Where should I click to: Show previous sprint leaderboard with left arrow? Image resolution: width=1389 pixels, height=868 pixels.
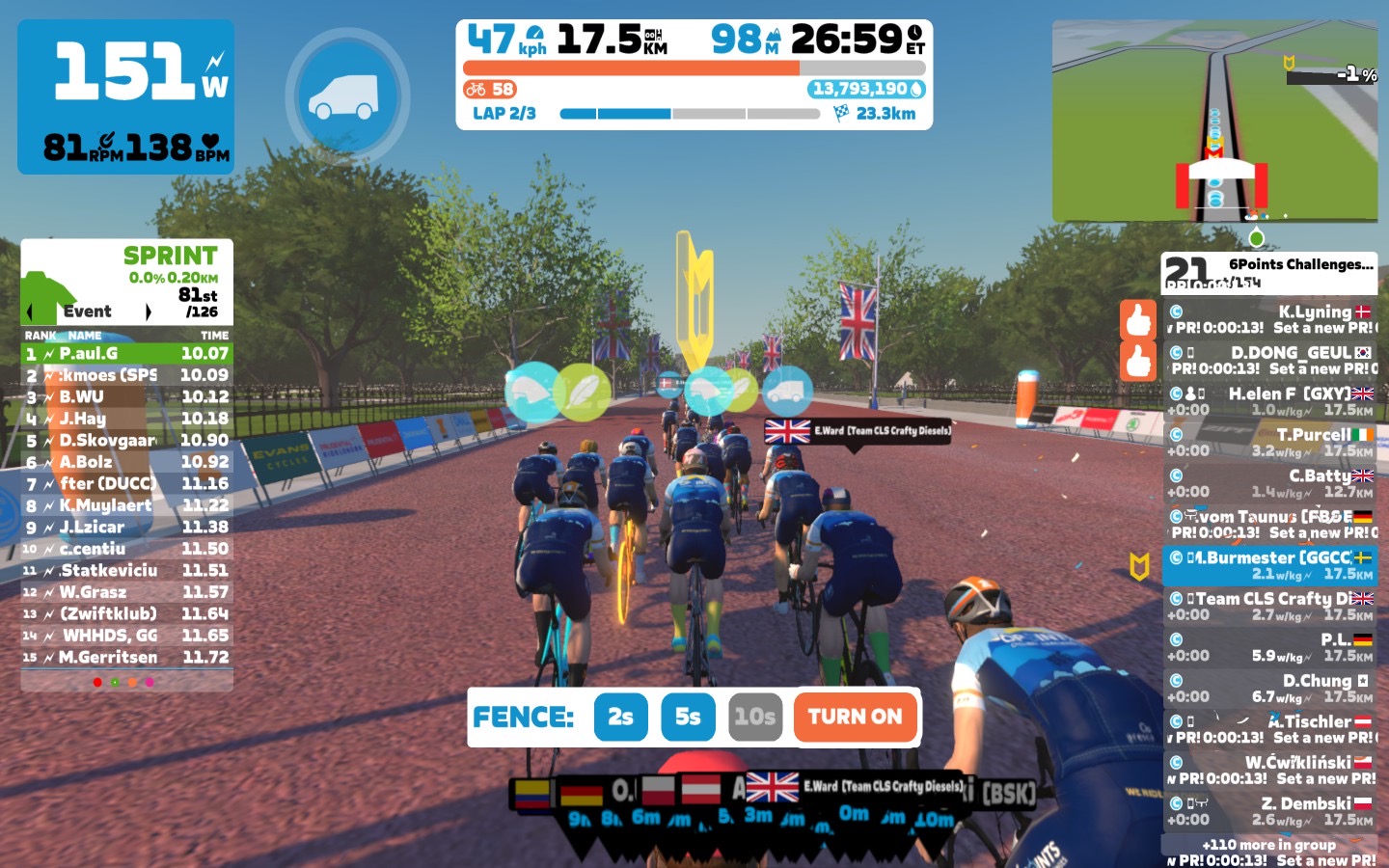pos(30,312)
